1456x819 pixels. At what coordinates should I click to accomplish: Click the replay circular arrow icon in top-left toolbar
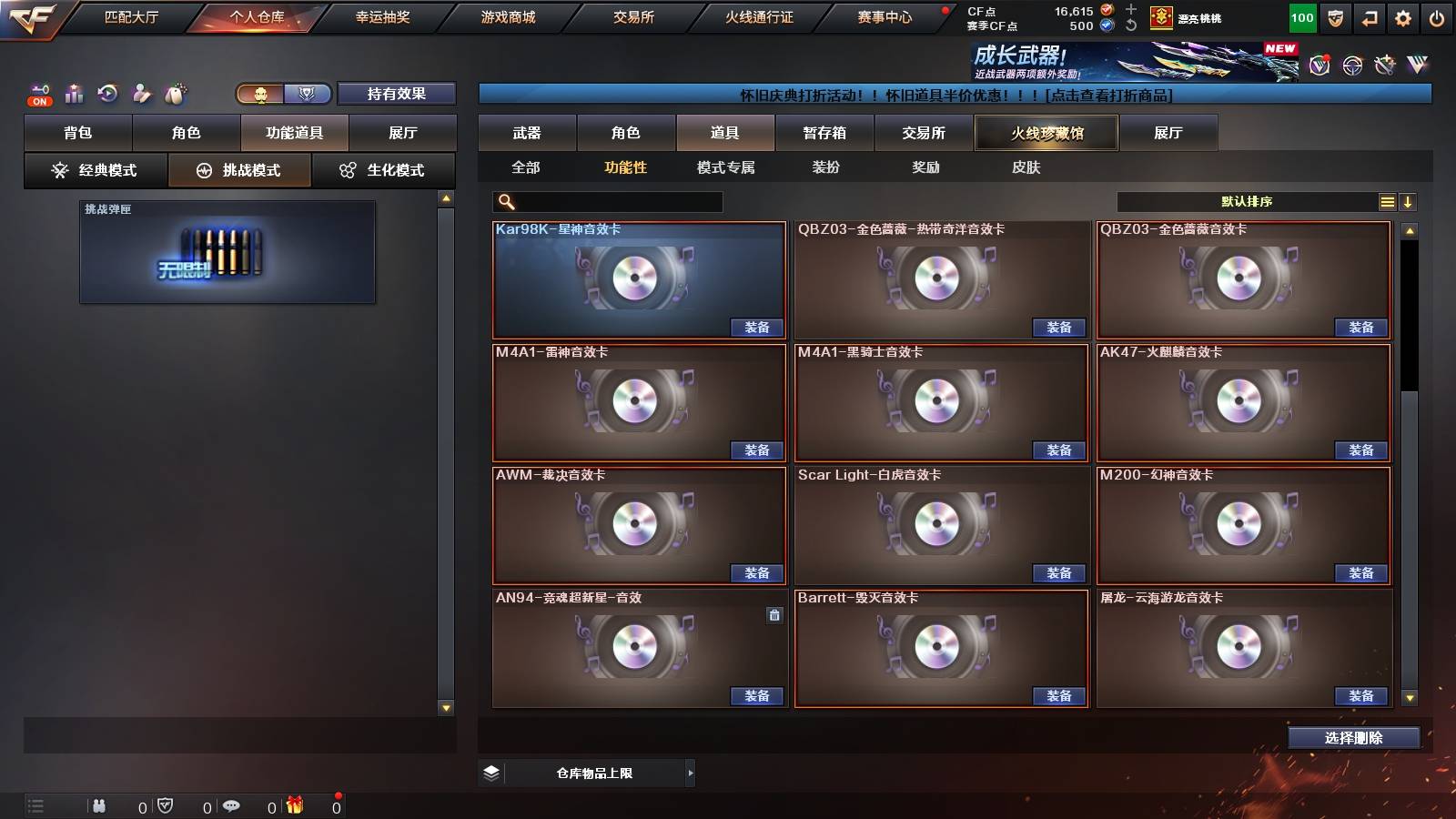(108, 93)
